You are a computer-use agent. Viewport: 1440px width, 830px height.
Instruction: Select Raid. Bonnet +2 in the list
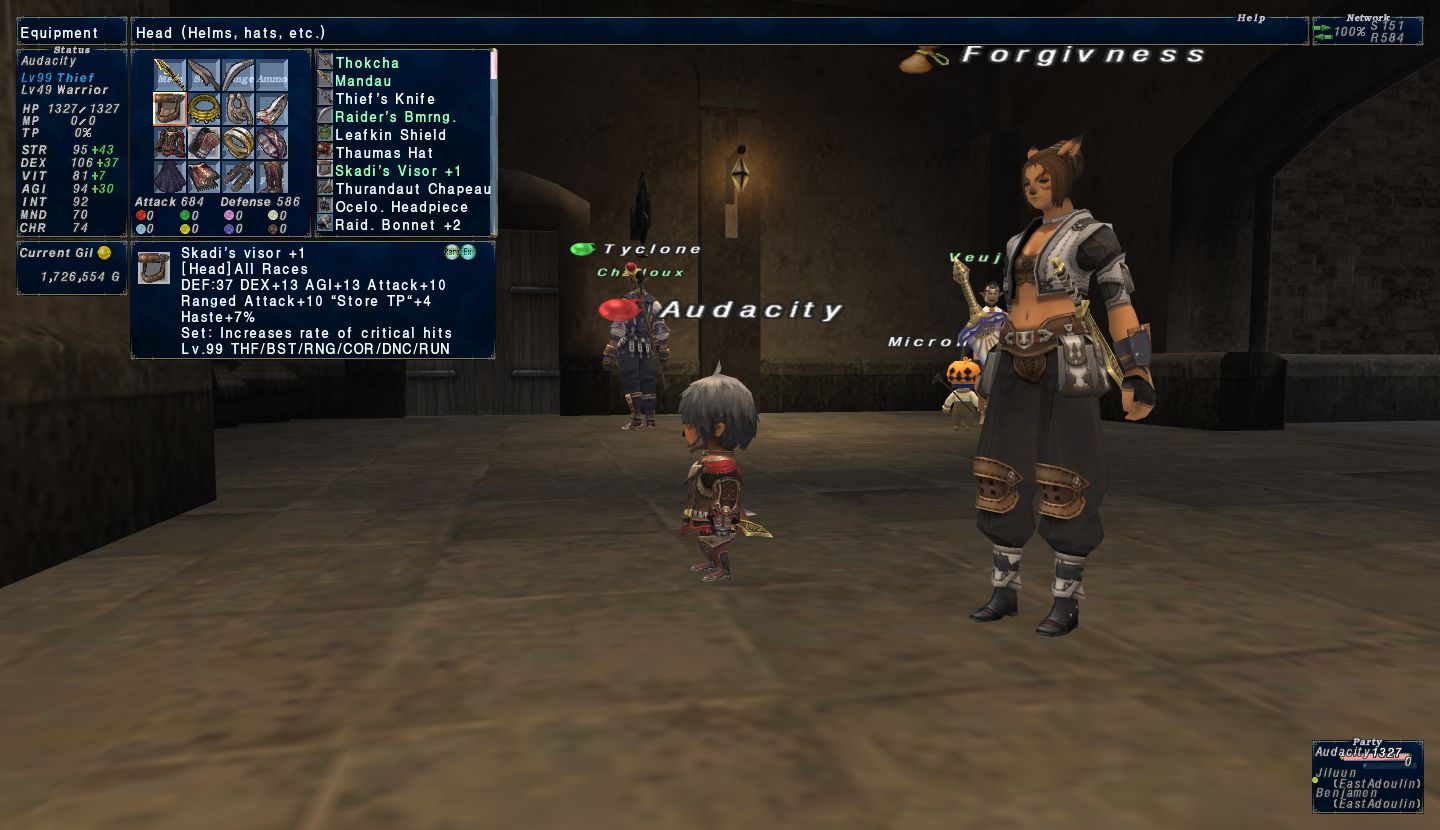(x=398, y=225)
